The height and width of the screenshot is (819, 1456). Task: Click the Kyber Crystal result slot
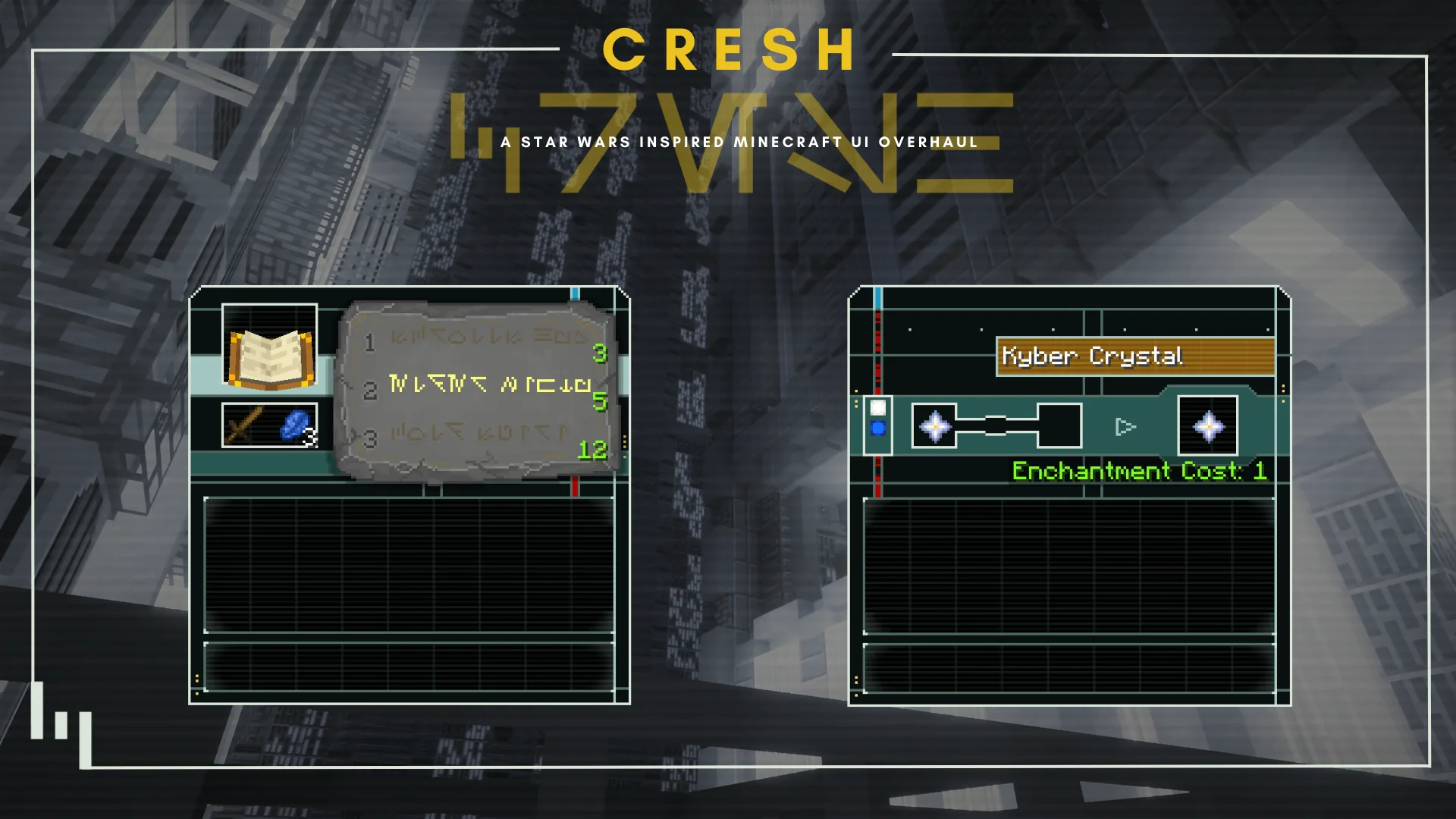click(x=1207, y=426)
